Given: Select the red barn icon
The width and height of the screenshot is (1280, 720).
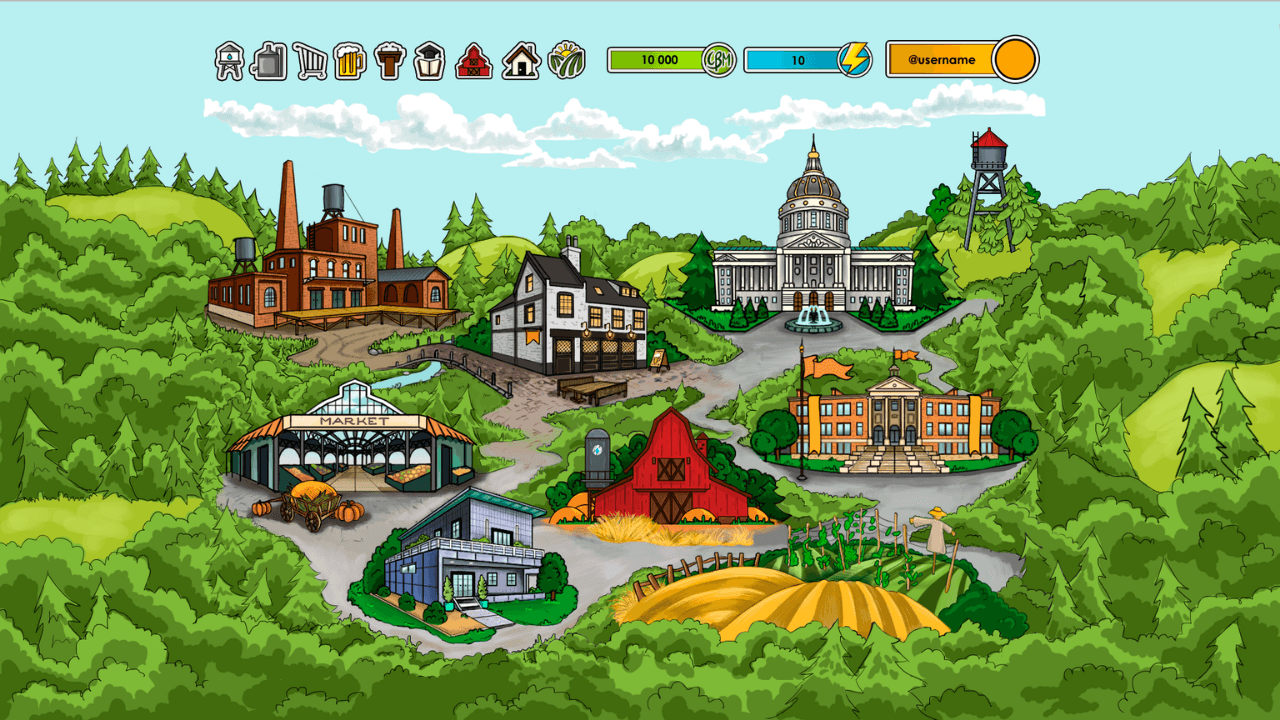Looking at the screenshot, I should click(x=474, y=61).
